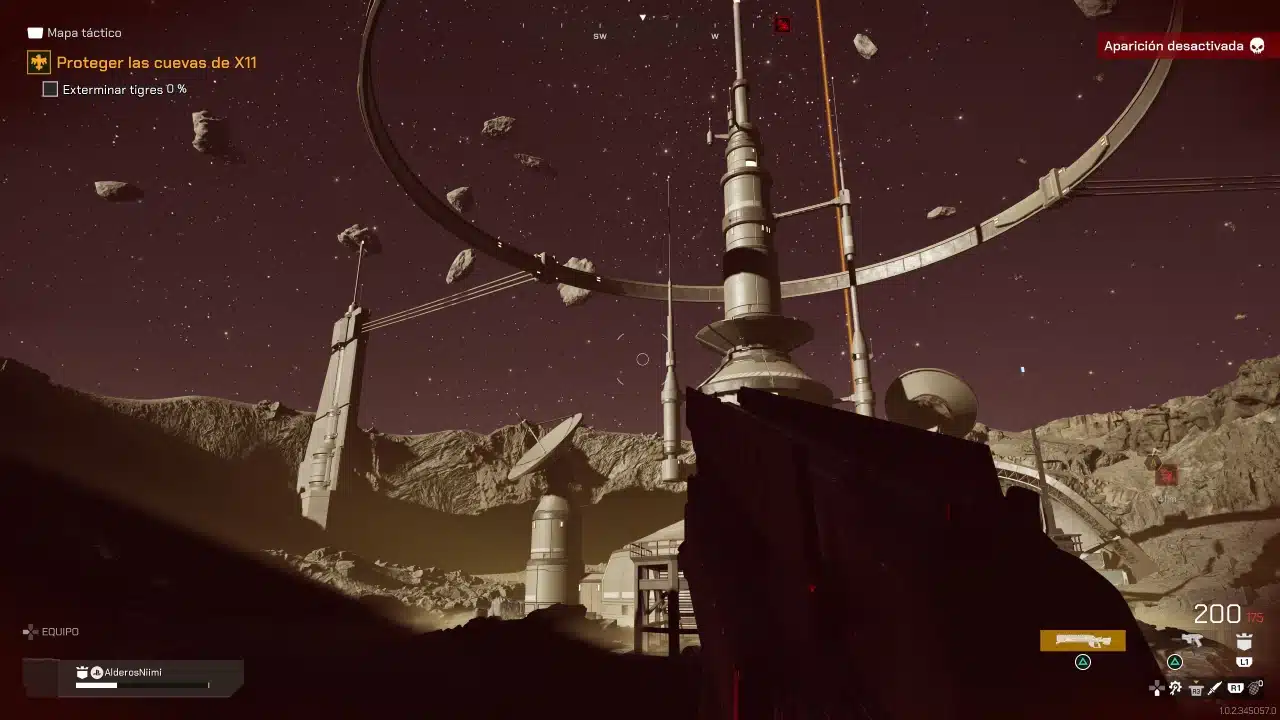The height and width of the screenshot is (720, 1280).
Task: Click the gear and wrench gadget icon
Action: [1176, 688]
